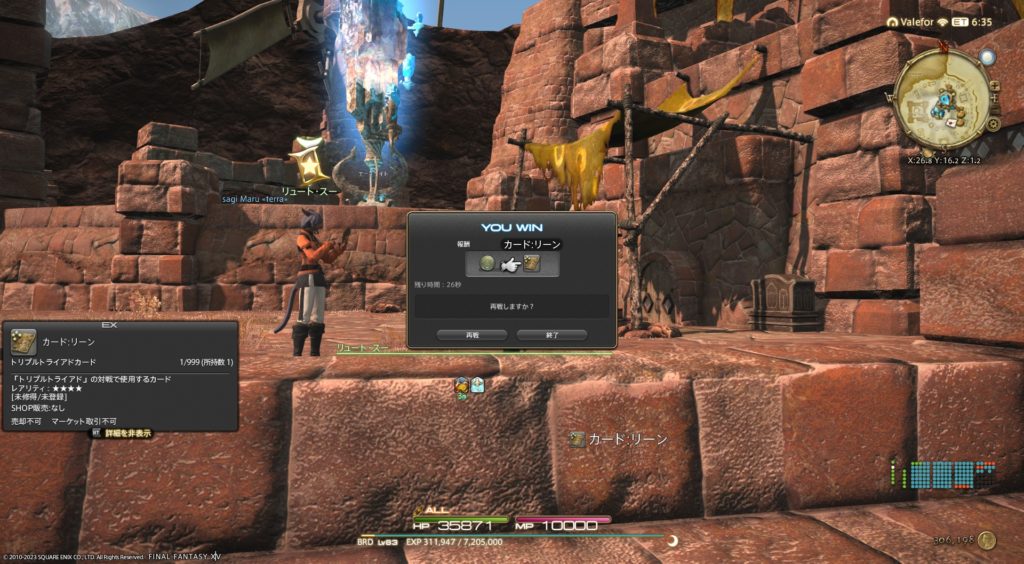
Task: Open the circular minimap
Action: (942, 98)
